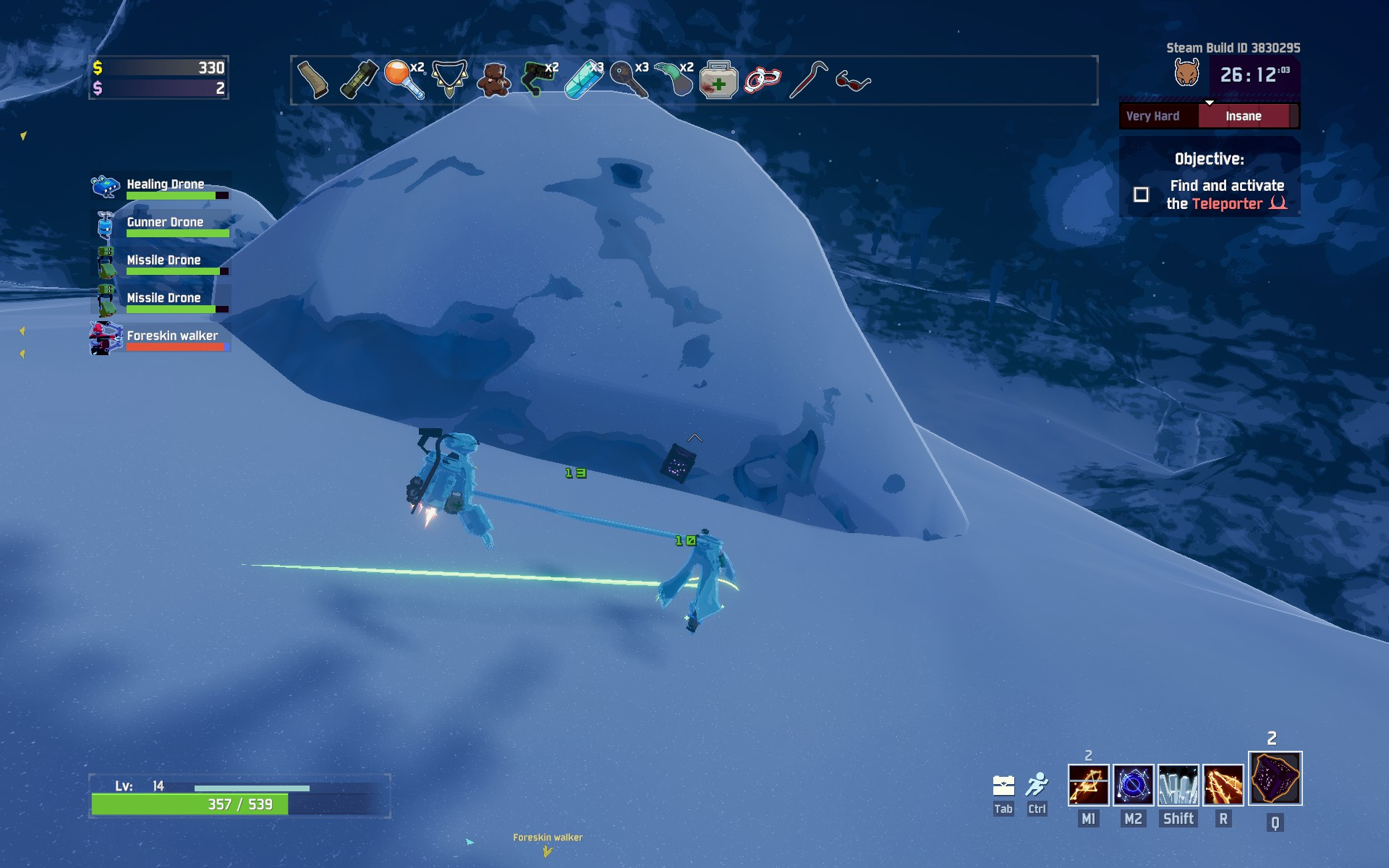The width and height of the screenshot is (1389, 868).
Task: Choose the spiked collar item icon
Action: click(x=449, y=78)
